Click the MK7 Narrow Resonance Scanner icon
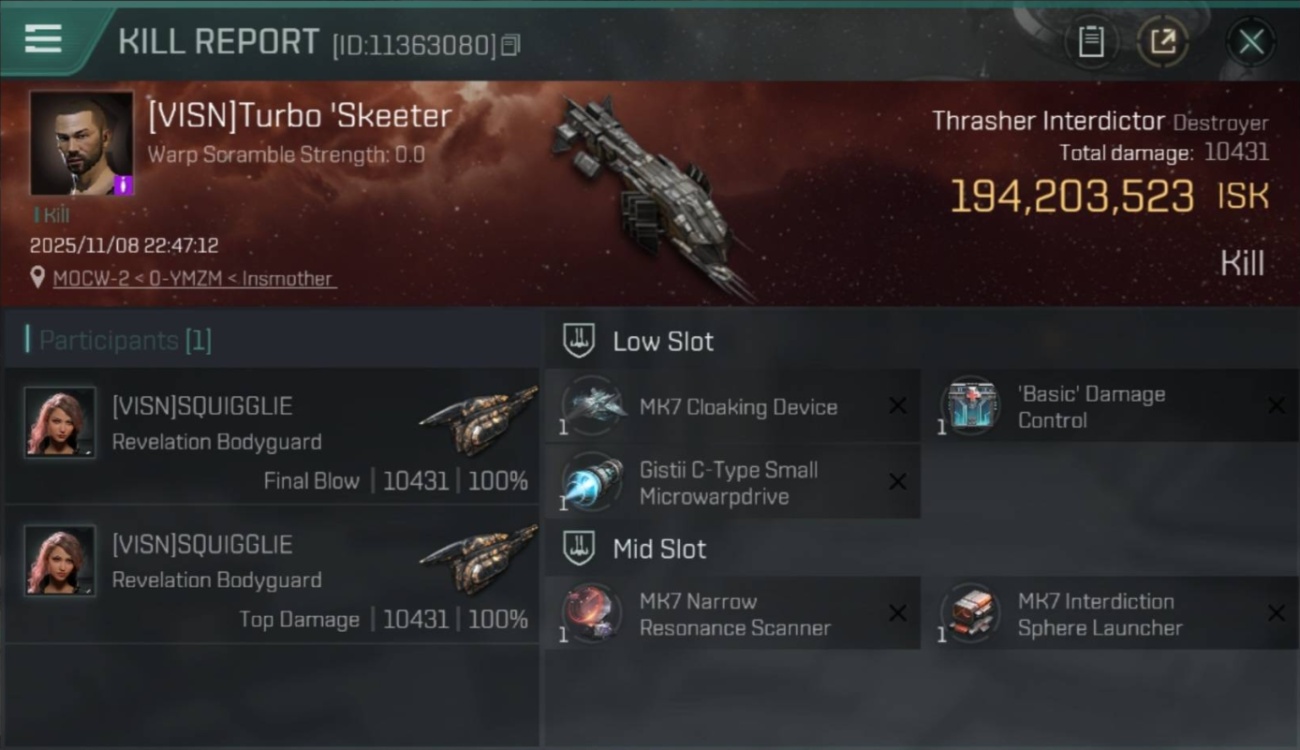 coord(592,613)
